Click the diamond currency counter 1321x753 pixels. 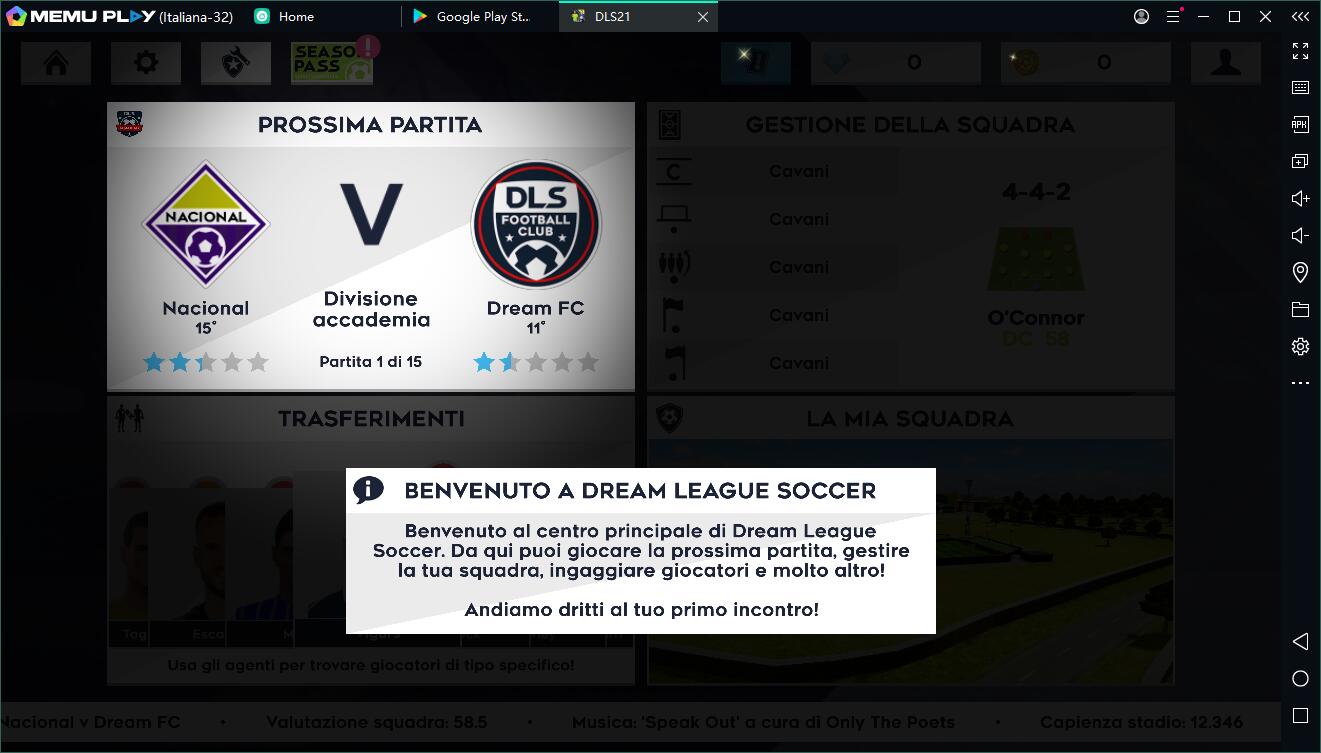tap(895, 62)
